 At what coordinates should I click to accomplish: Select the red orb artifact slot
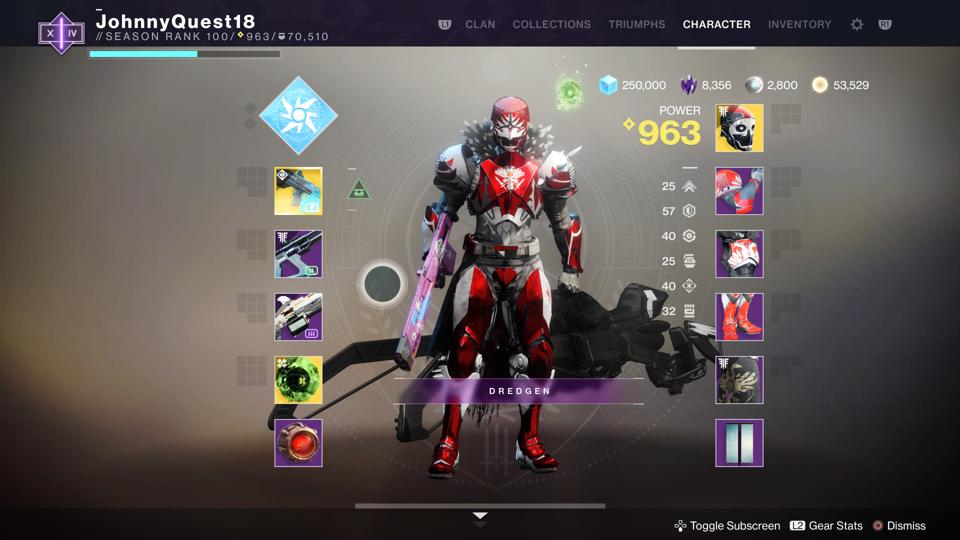click(298, 443)
